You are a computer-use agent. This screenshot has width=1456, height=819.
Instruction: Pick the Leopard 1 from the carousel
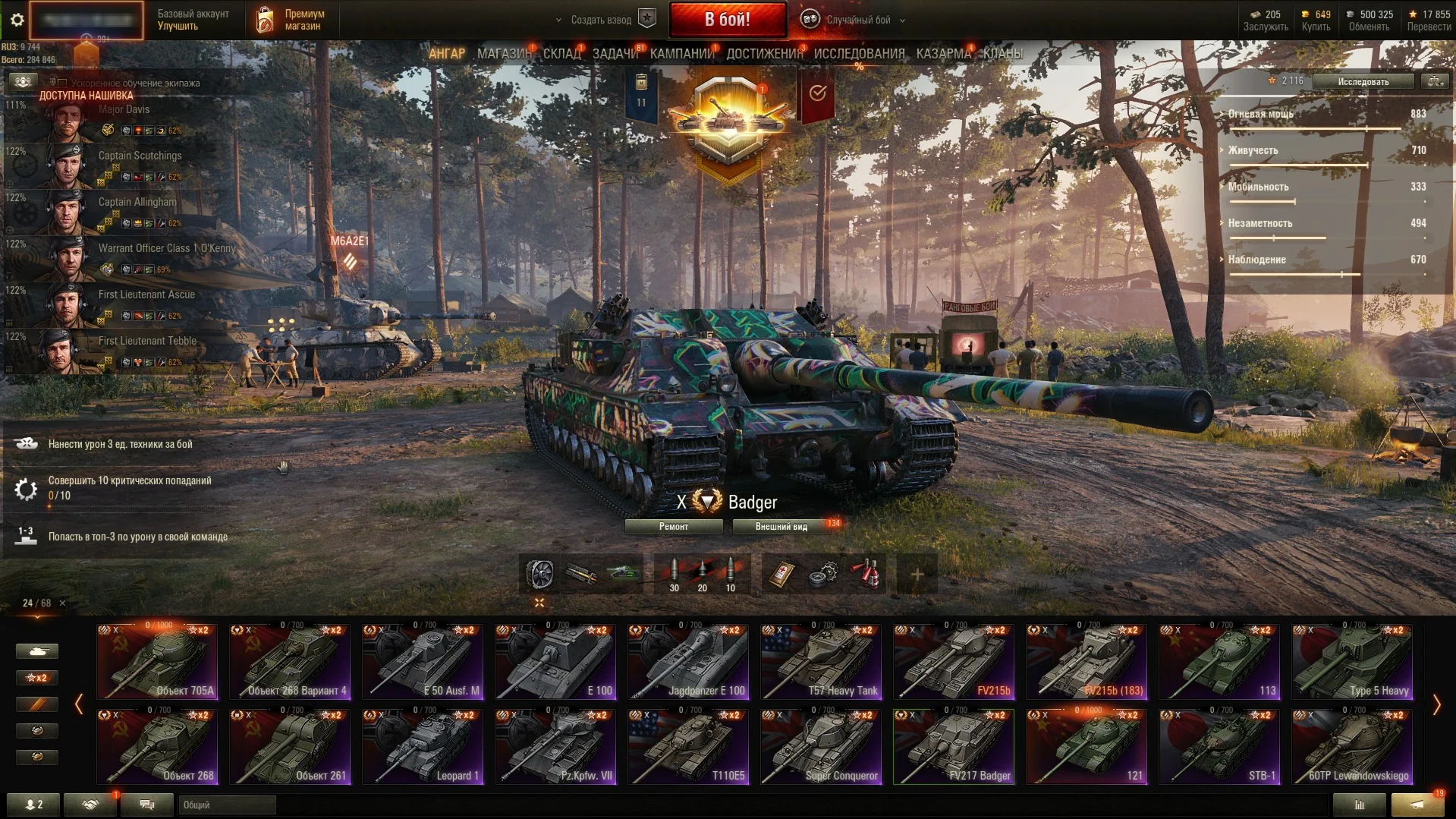click(x=423, y=746)
